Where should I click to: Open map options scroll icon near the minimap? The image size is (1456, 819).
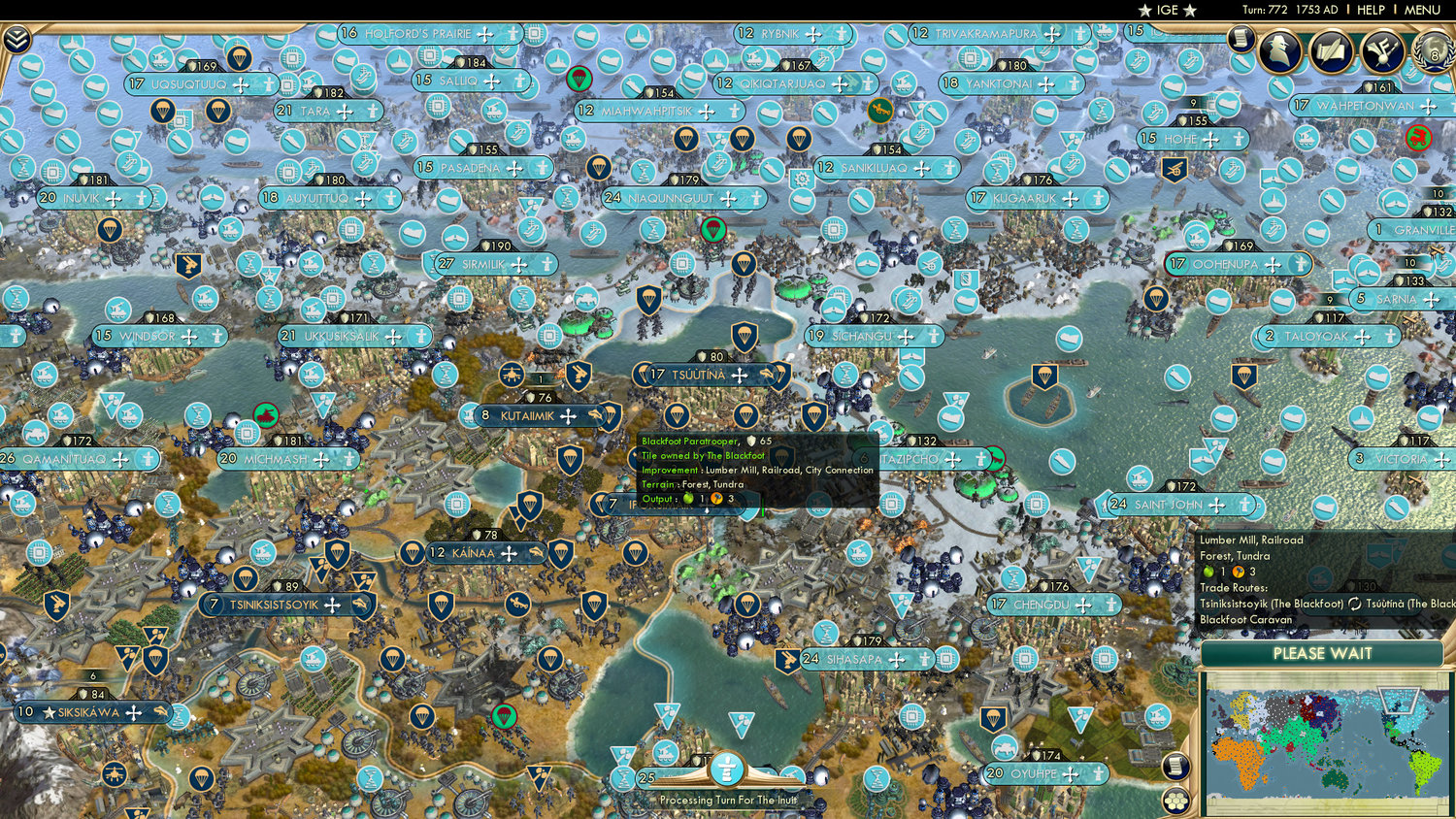coord(1175,766)
